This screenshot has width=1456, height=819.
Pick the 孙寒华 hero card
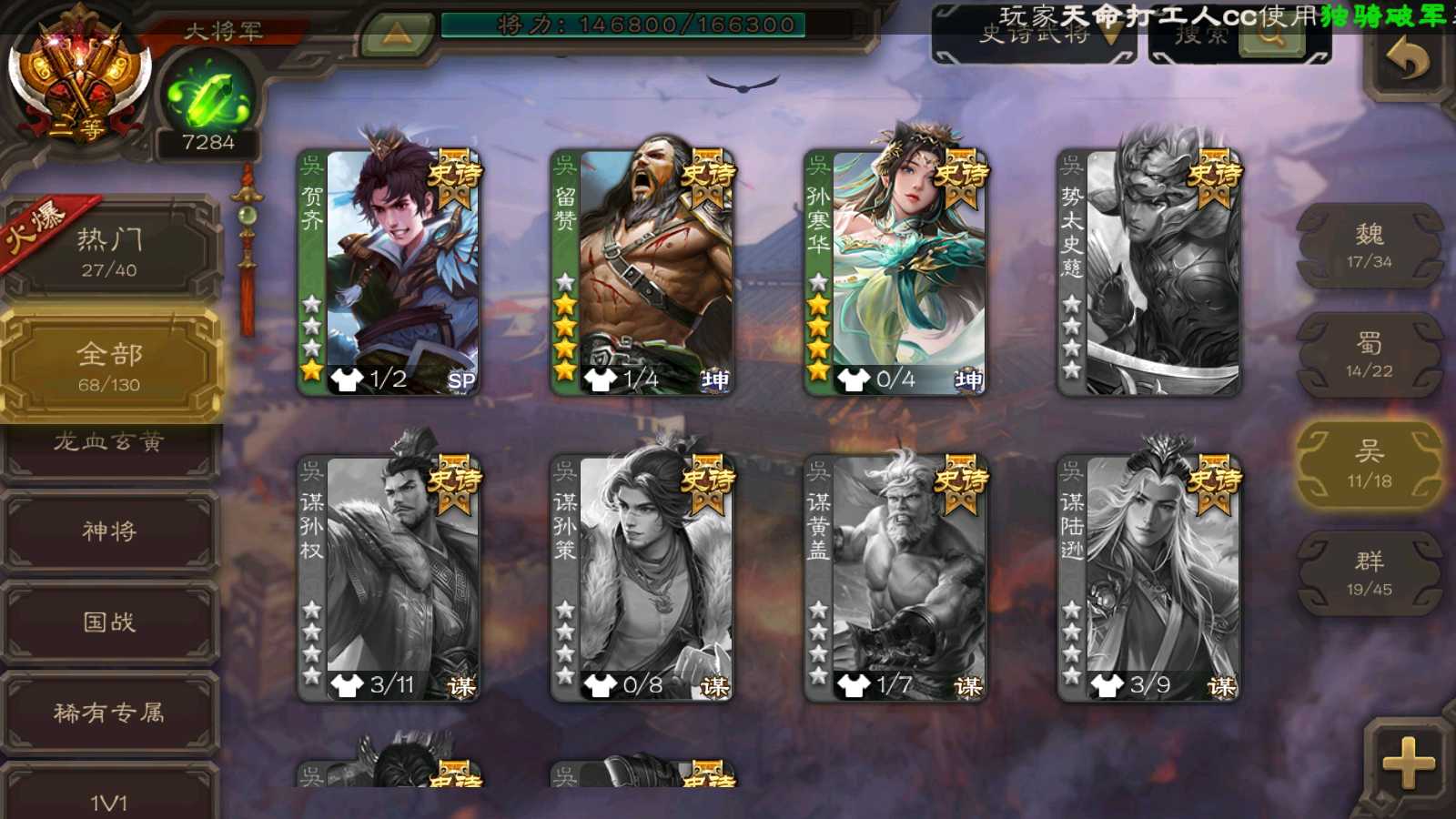click(895, 273)
